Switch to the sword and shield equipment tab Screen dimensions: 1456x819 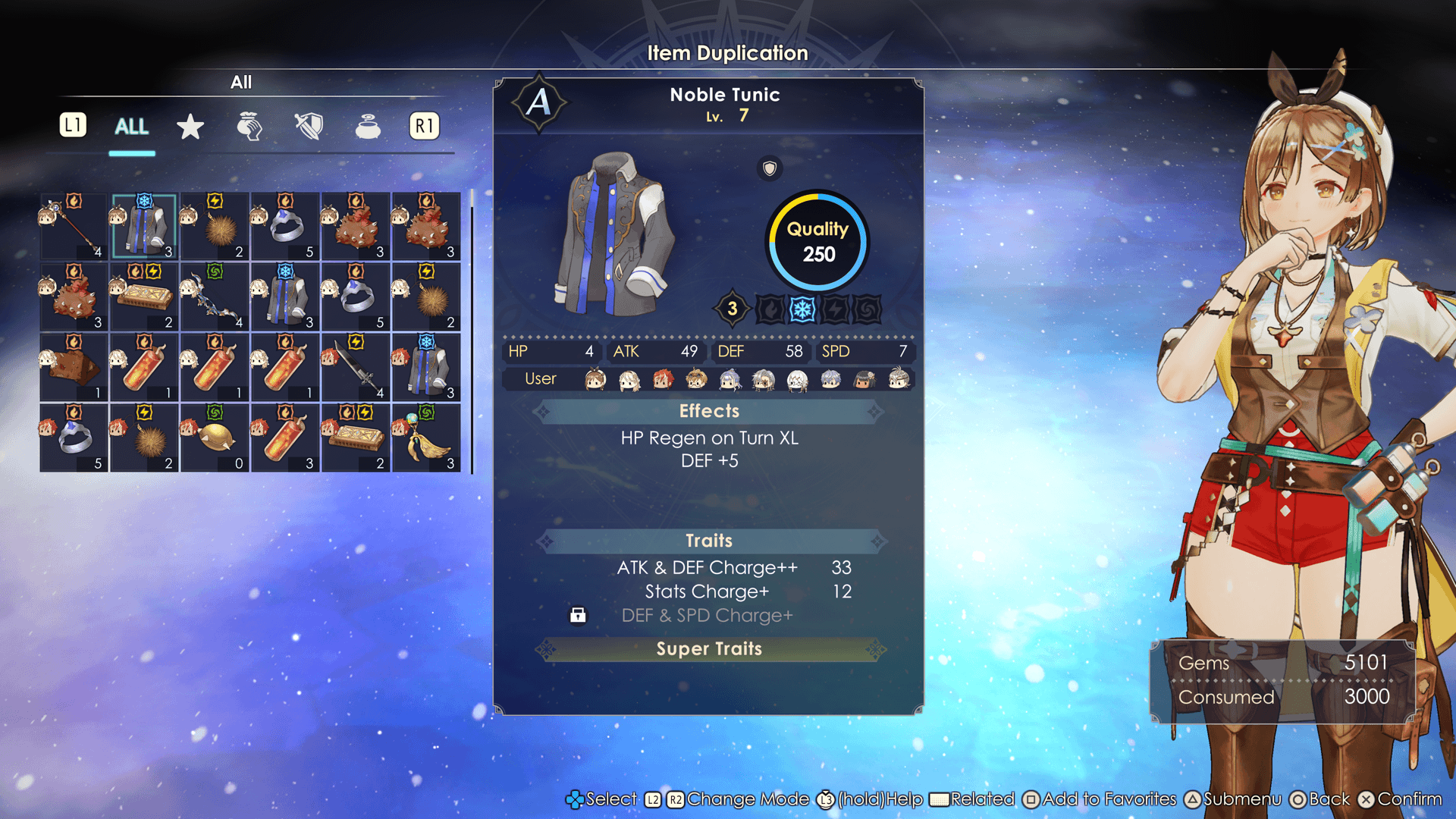(x=309, y=127)
